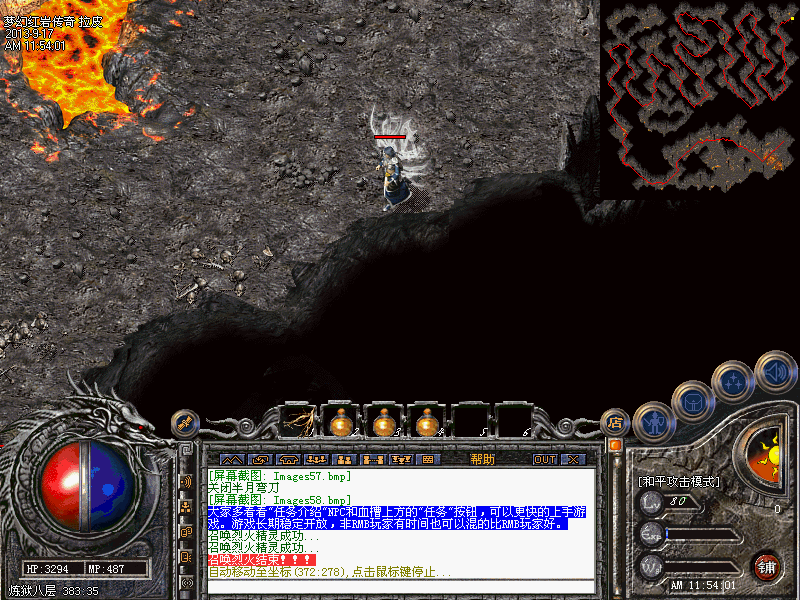Open the skills panel with four stars
Screen dimensions: 800x600
[734, 381]
